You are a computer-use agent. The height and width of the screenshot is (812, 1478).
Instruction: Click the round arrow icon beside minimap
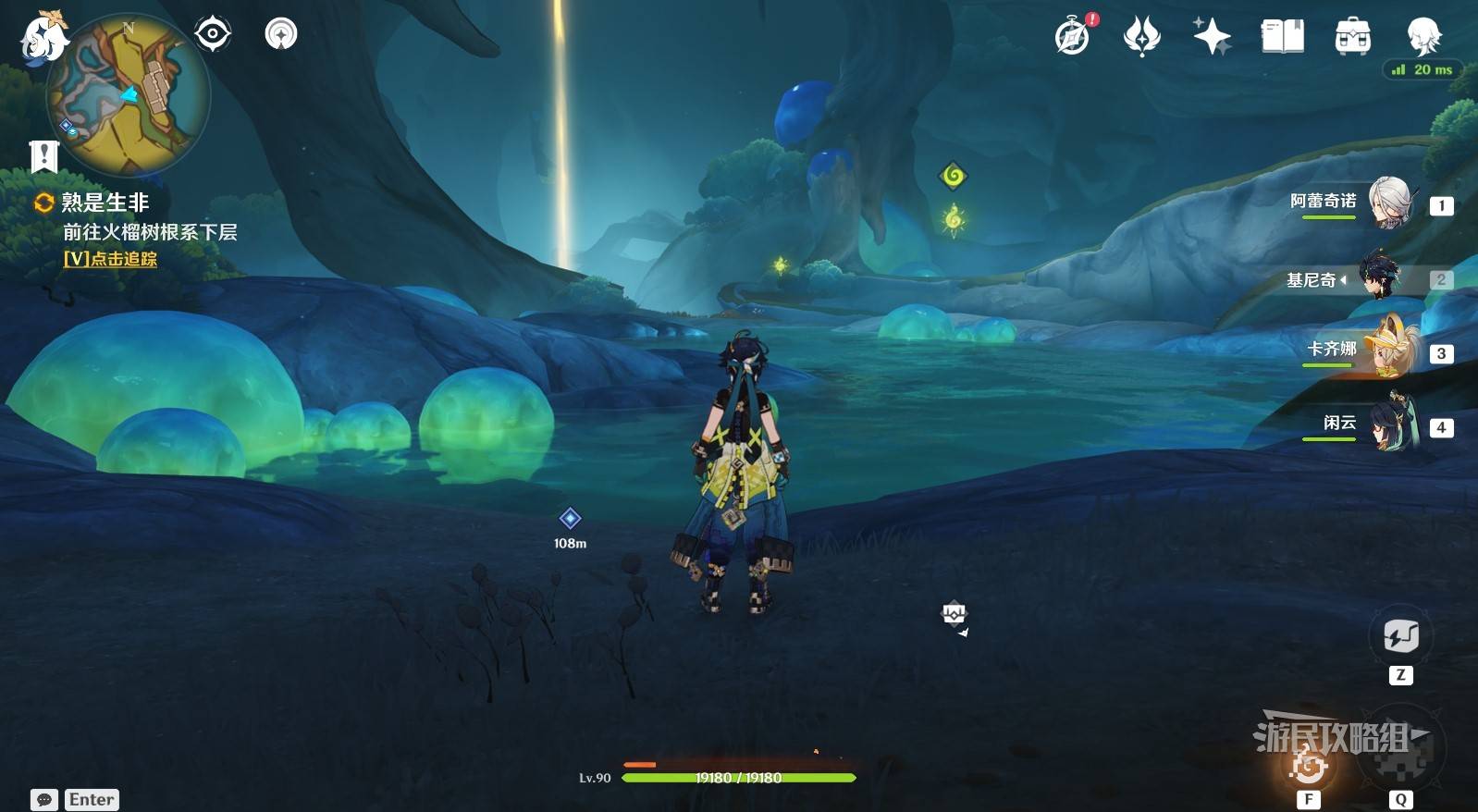tap(281, 34)
